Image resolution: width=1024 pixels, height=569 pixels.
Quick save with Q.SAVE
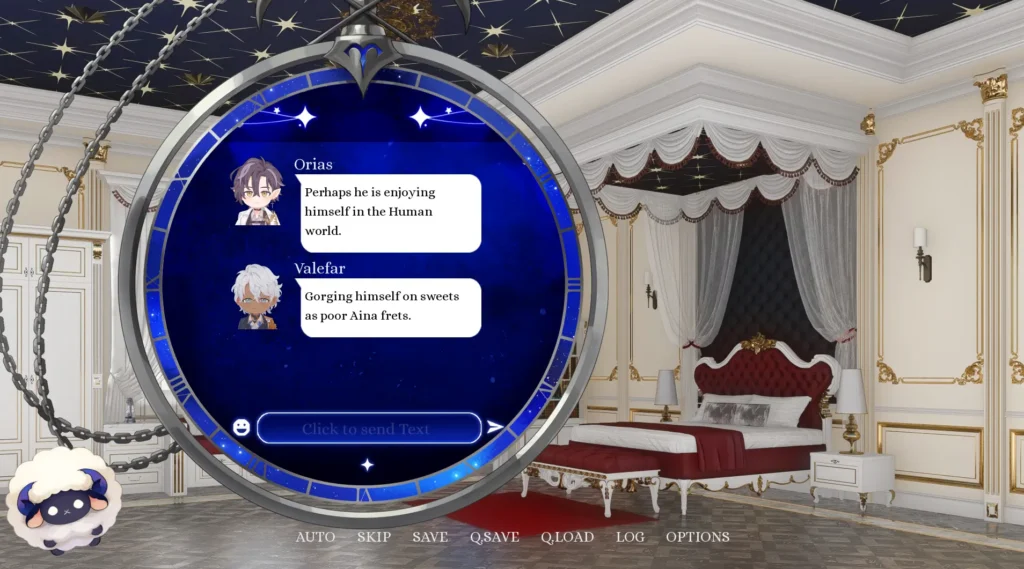[x=494, y=537]
